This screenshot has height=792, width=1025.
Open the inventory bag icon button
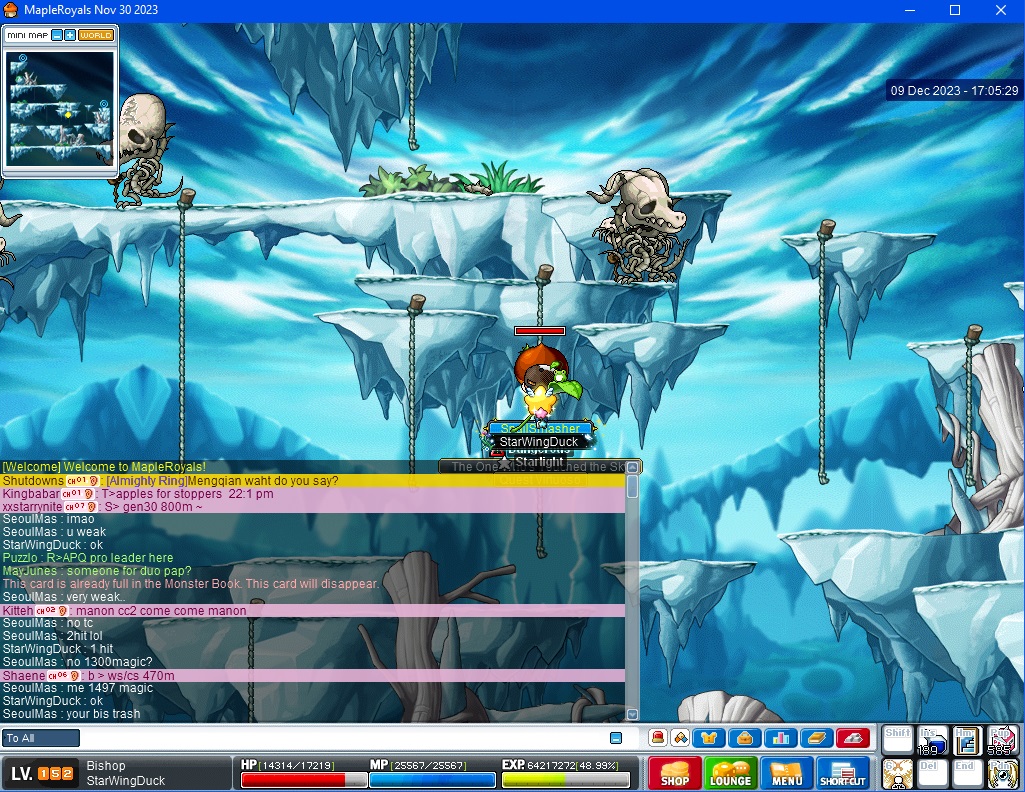coord(744,738)
